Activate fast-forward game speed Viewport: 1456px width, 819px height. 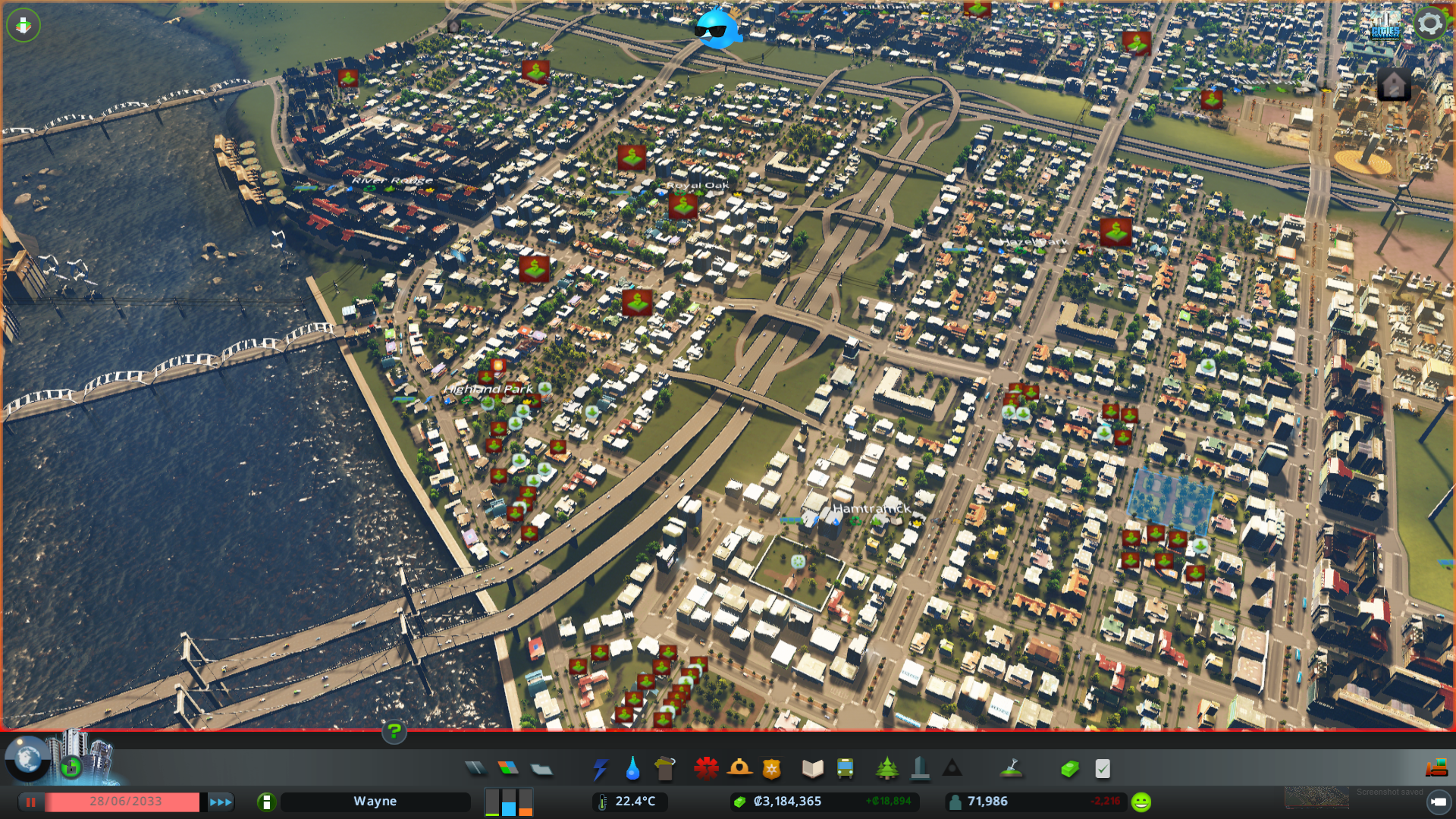coord(219,801)
